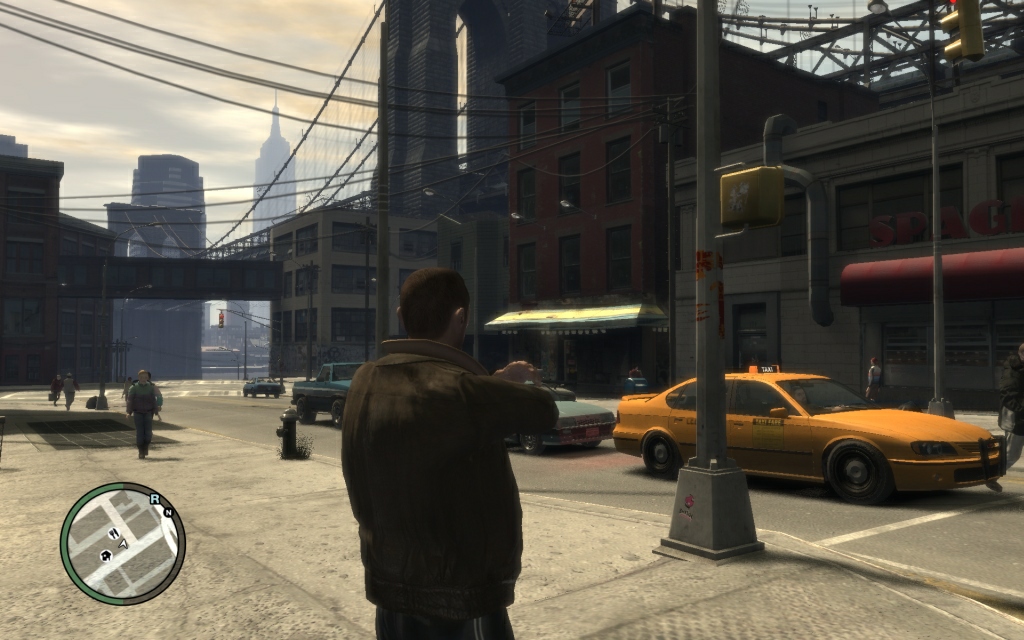
Task: Click the white player arrow on the radar
Action: [x=123, y=544]
